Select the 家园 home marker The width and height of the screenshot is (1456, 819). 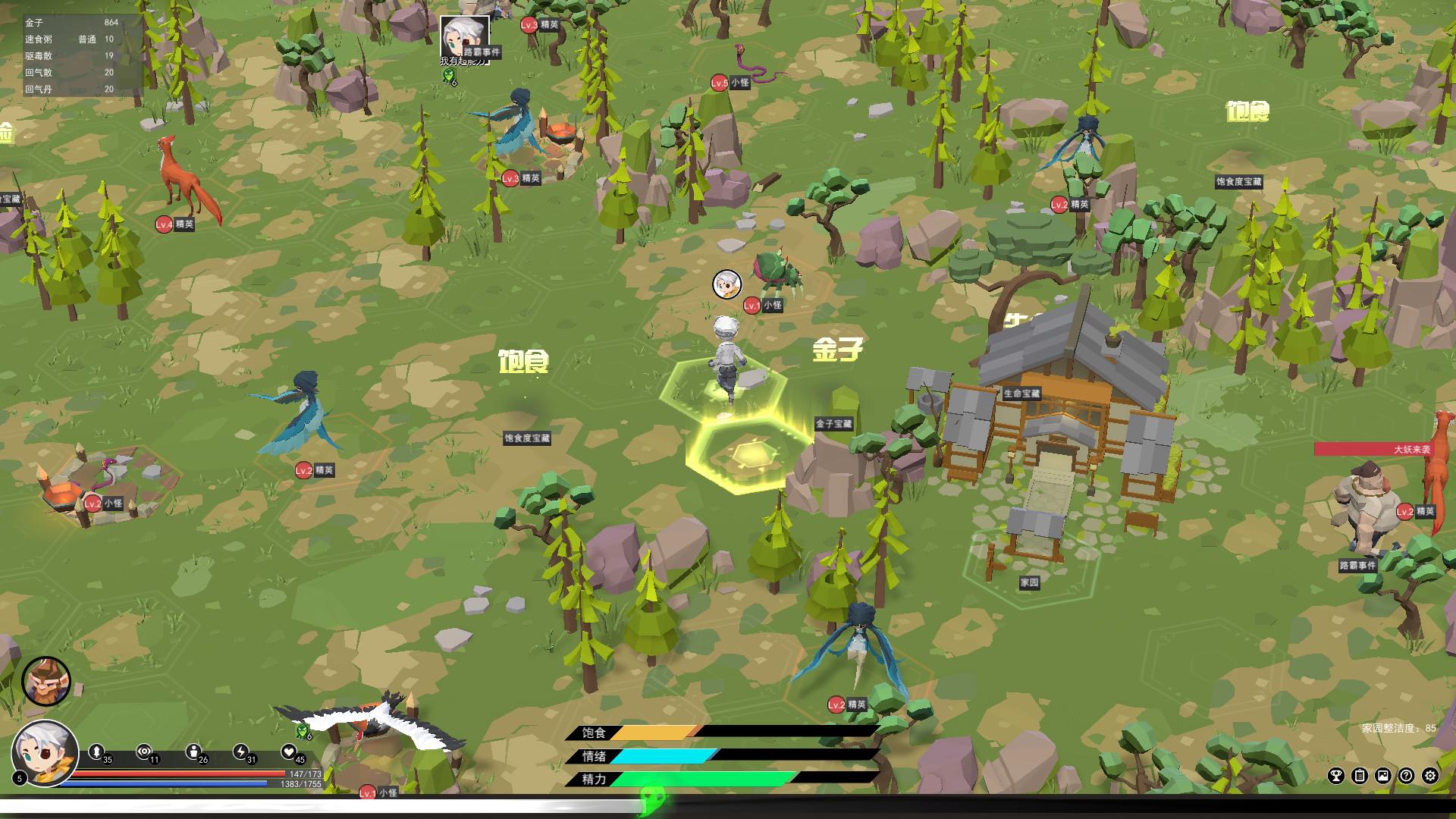[1030, 583]
